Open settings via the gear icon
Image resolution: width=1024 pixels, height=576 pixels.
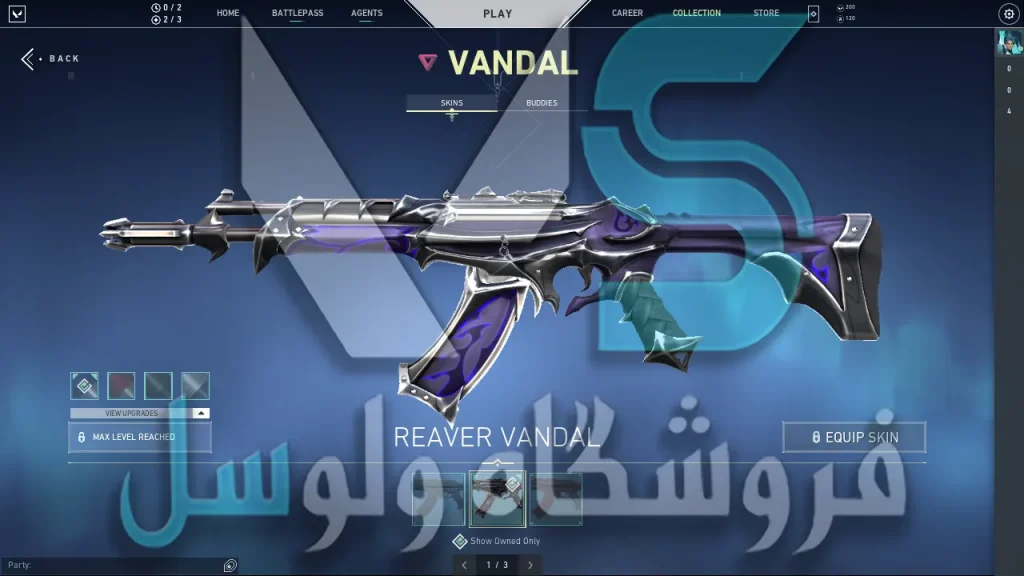pos(1008,14)
